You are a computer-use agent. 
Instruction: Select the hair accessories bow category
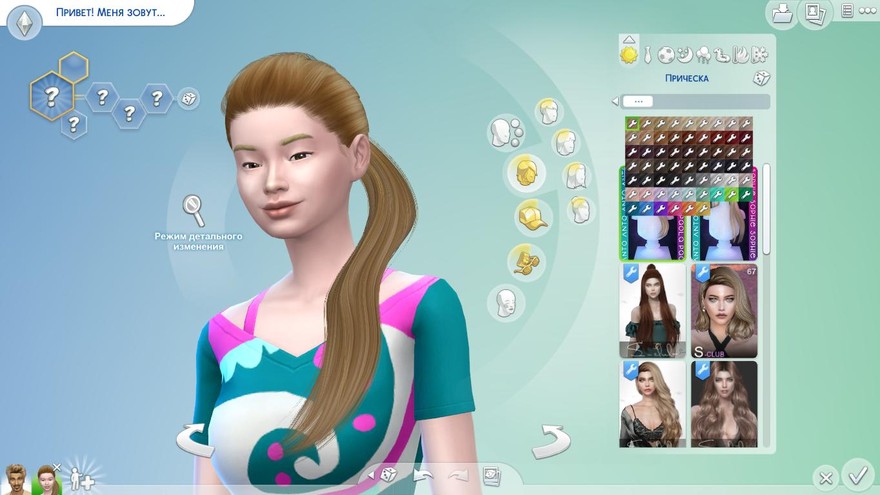523,261
